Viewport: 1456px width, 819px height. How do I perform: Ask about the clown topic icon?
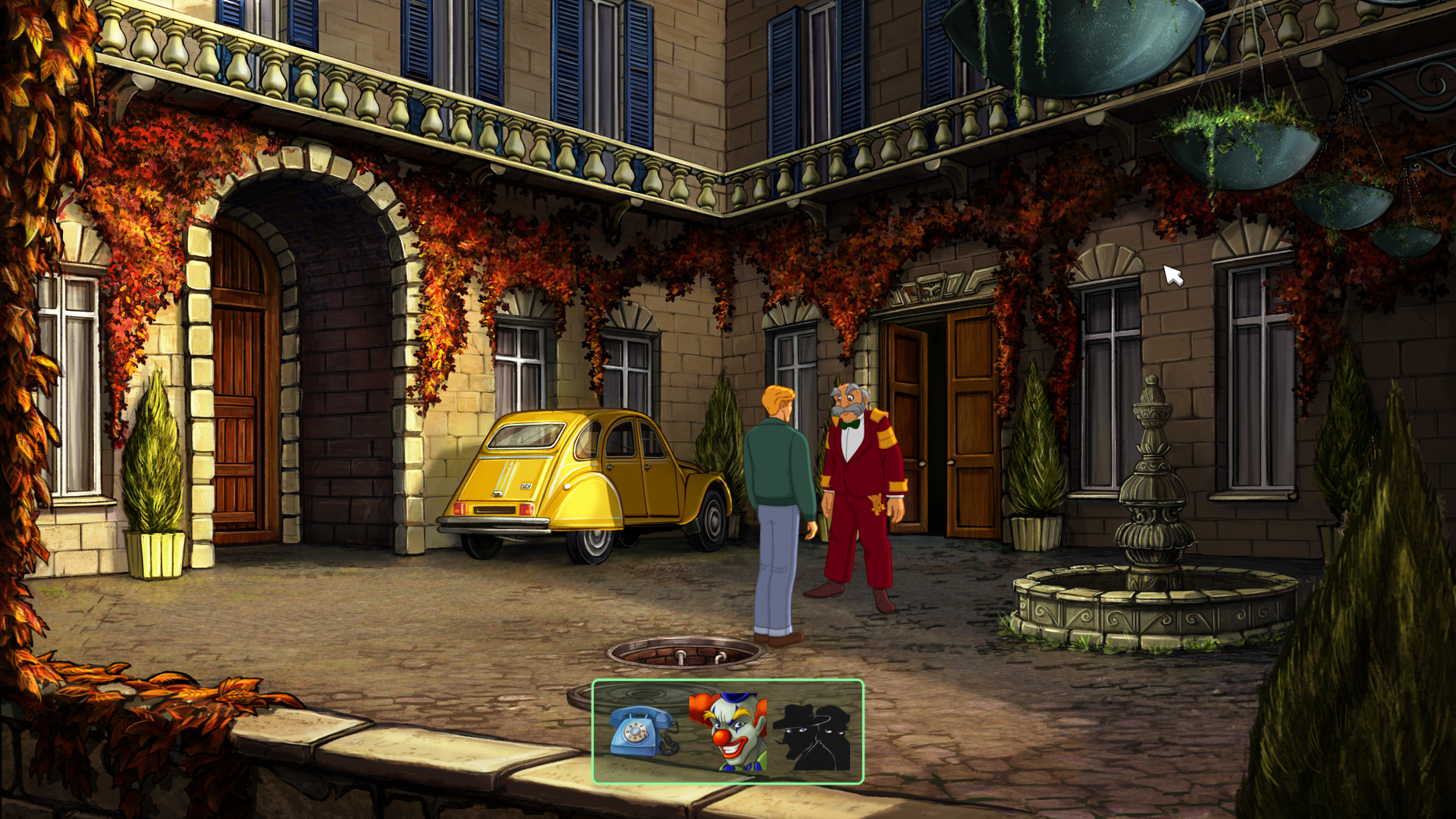click(728, 731)
